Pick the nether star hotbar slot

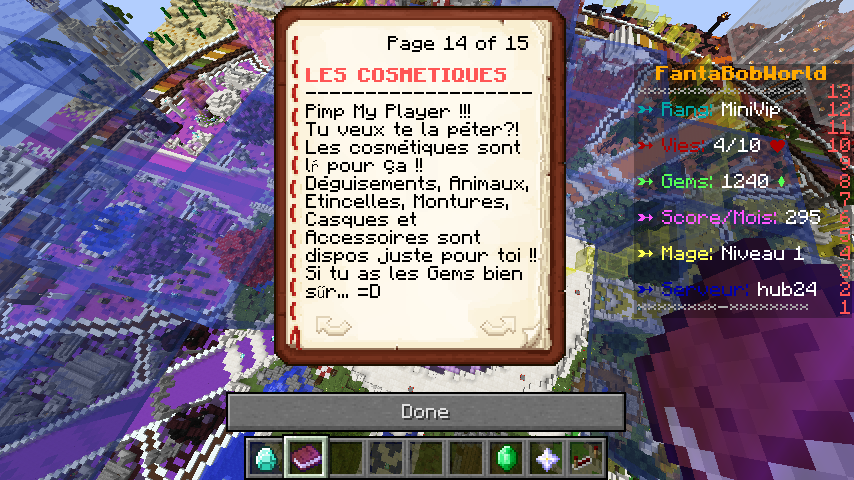pyautogui.click(x=546, y=458)
